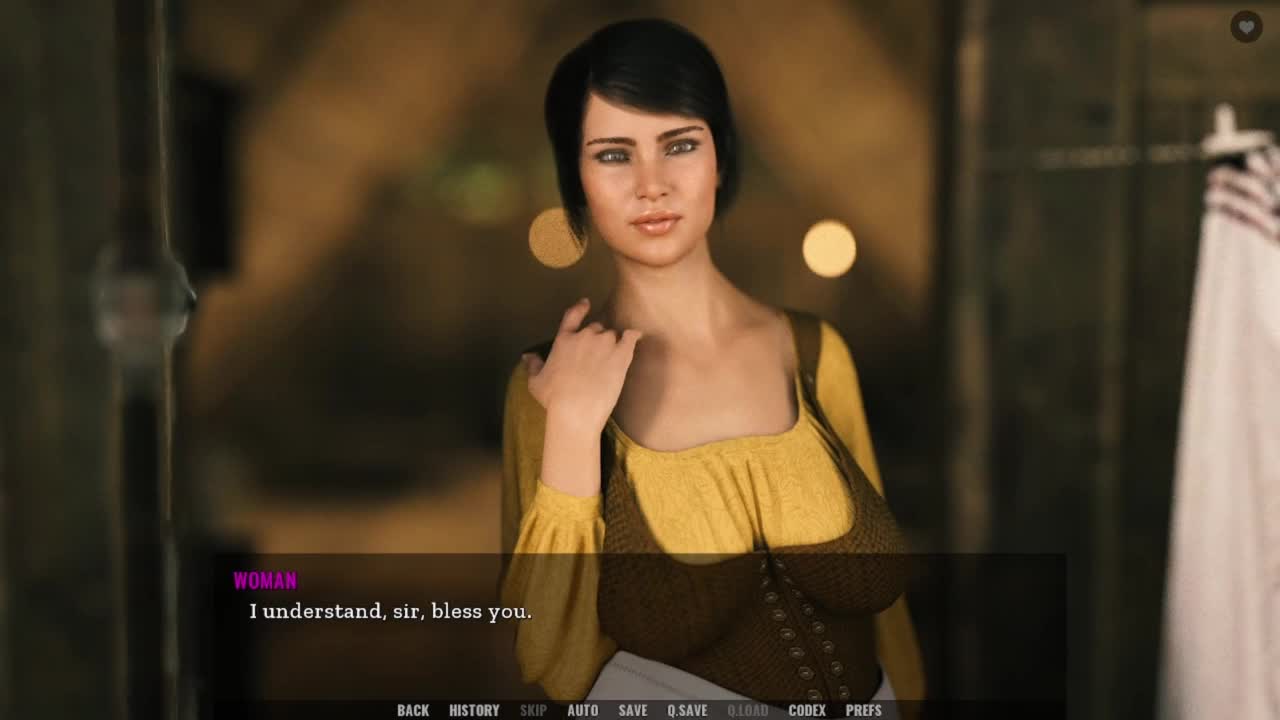Click the heart icon in the corner

click(x=1246, y=27)
